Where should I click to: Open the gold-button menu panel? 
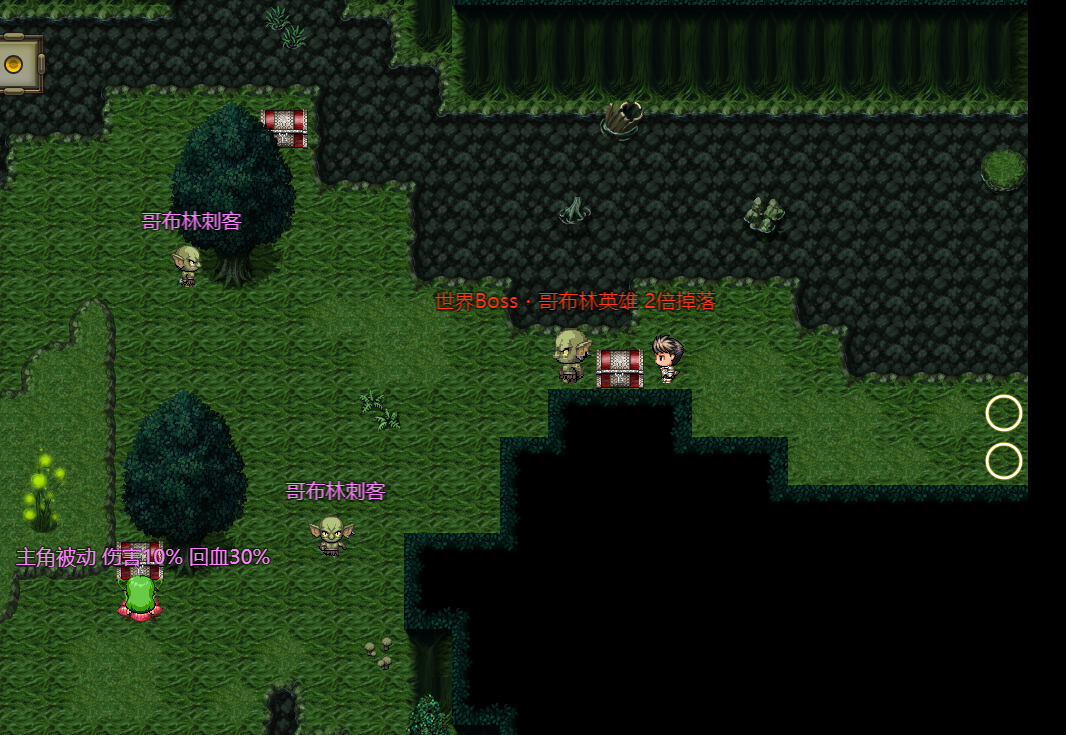(14, 65)
